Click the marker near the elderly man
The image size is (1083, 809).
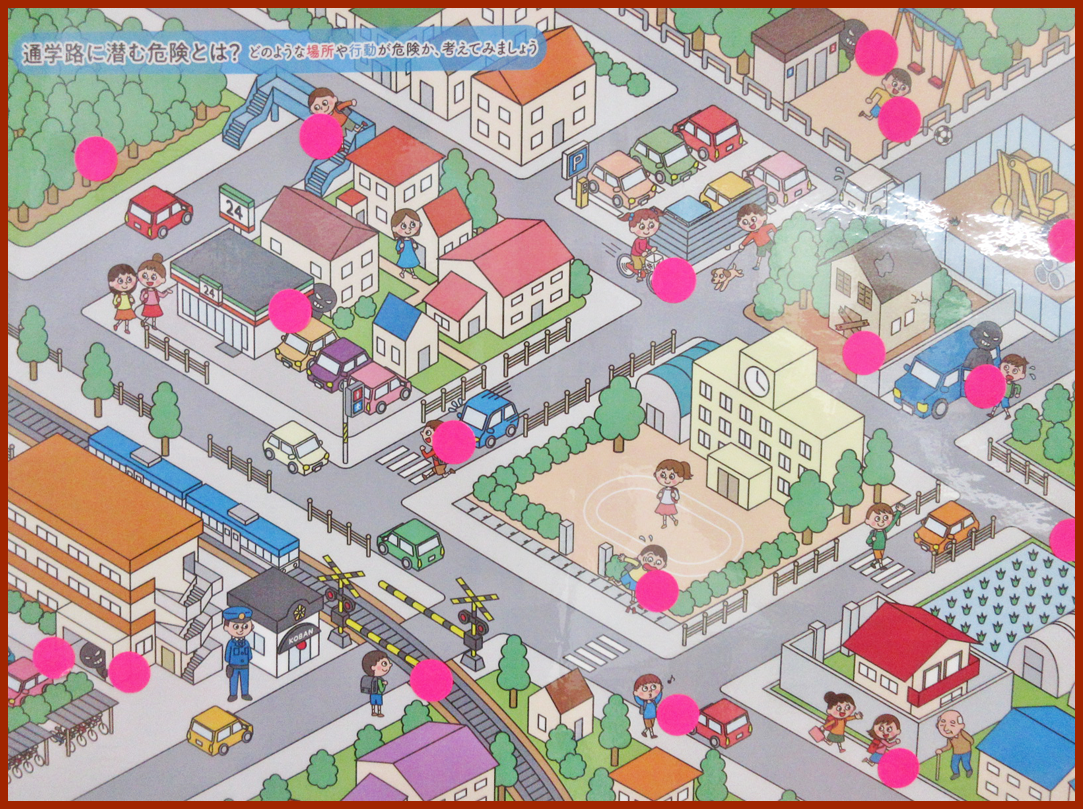898,768
